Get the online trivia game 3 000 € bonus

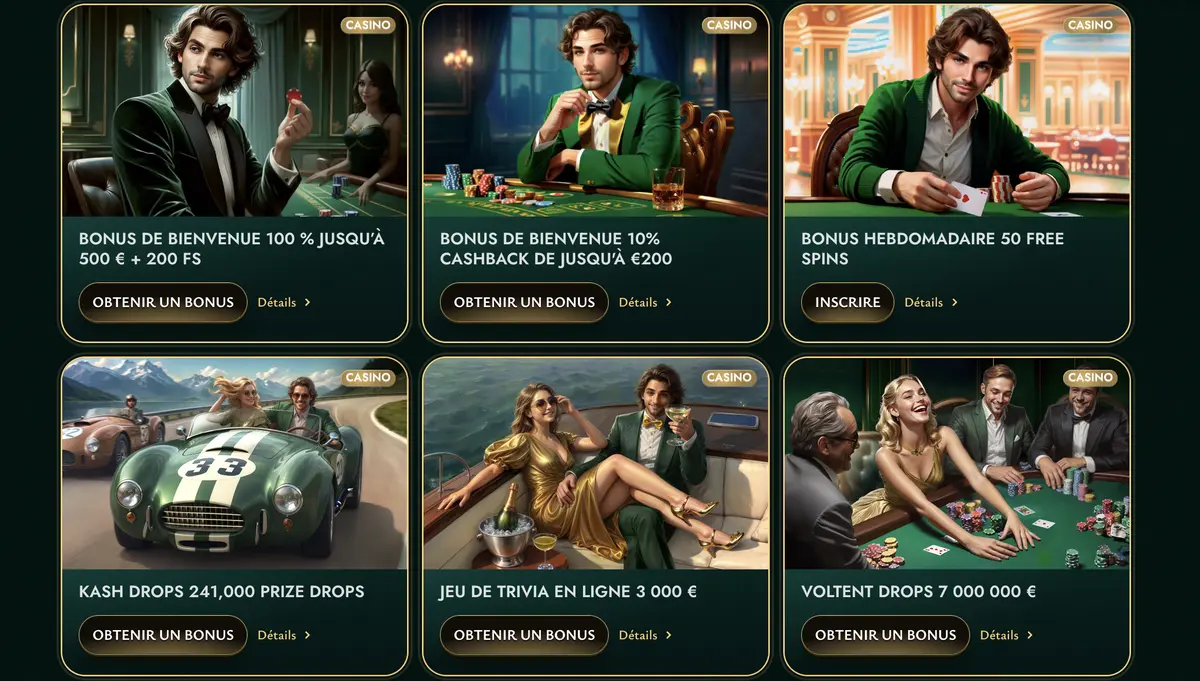[524, 635]
